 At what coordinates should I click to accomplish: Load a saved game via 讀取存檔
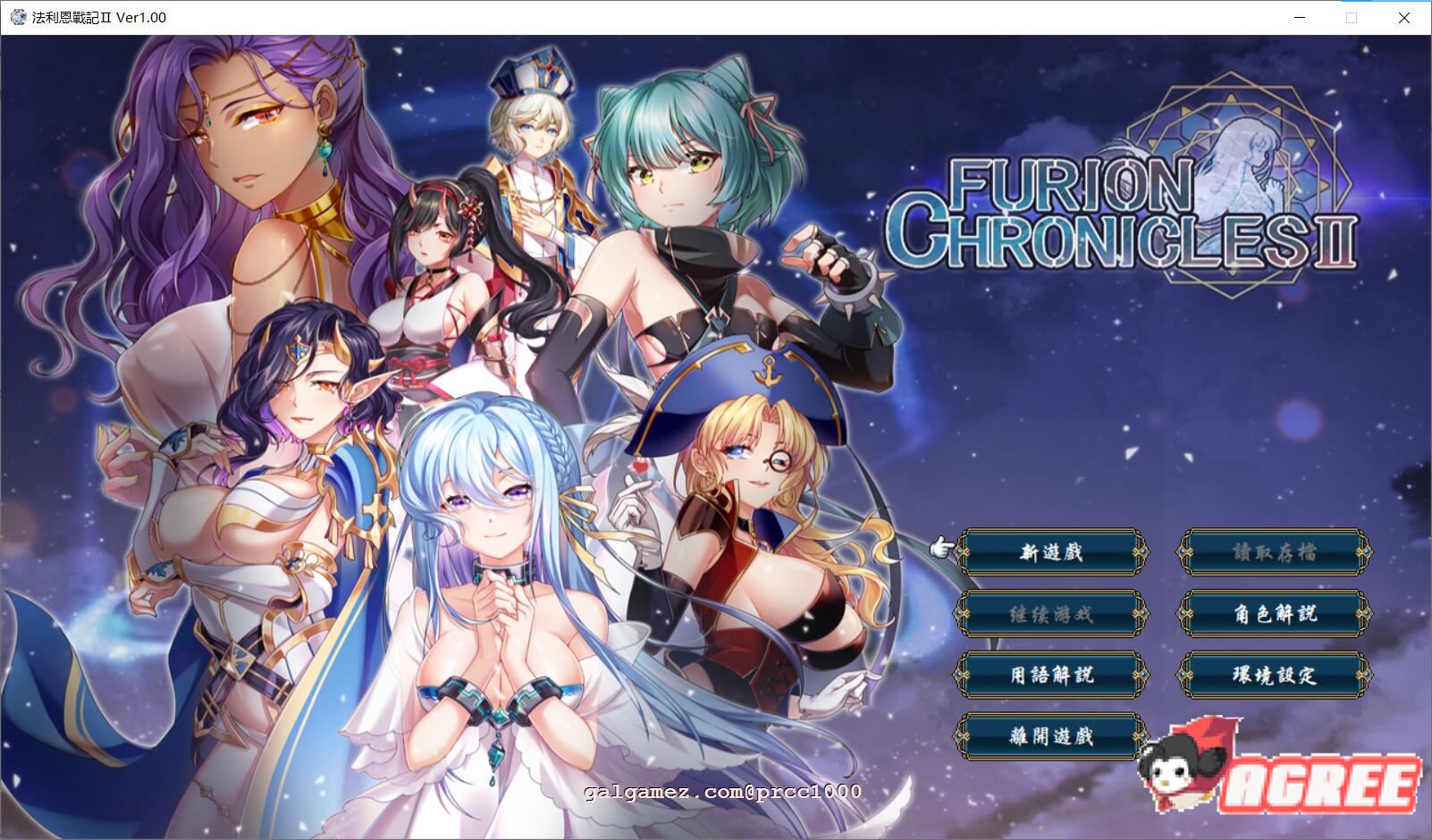click(1273, 552)
